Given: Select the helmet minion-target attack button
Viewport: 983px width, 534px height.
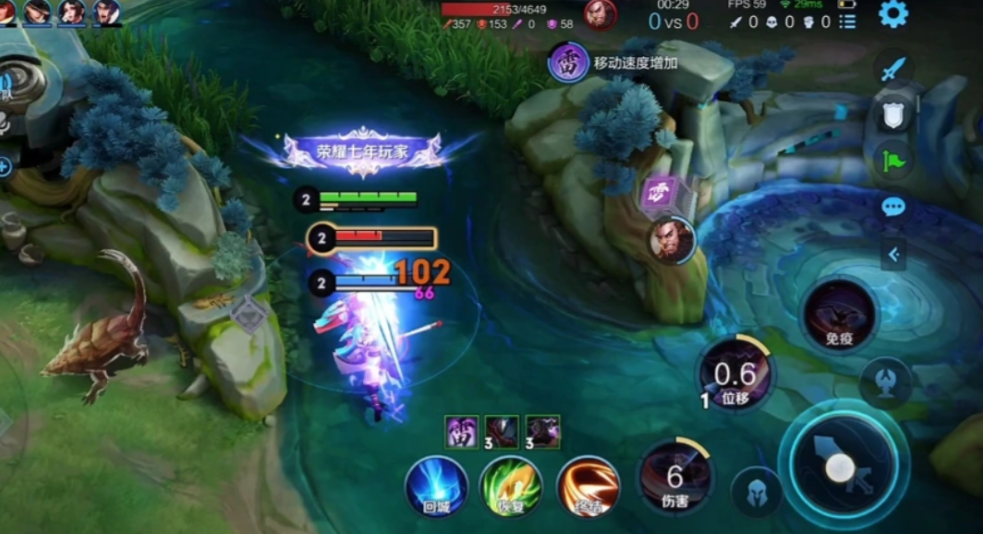Looking at the screenshot, I should [x=756, y=492].
